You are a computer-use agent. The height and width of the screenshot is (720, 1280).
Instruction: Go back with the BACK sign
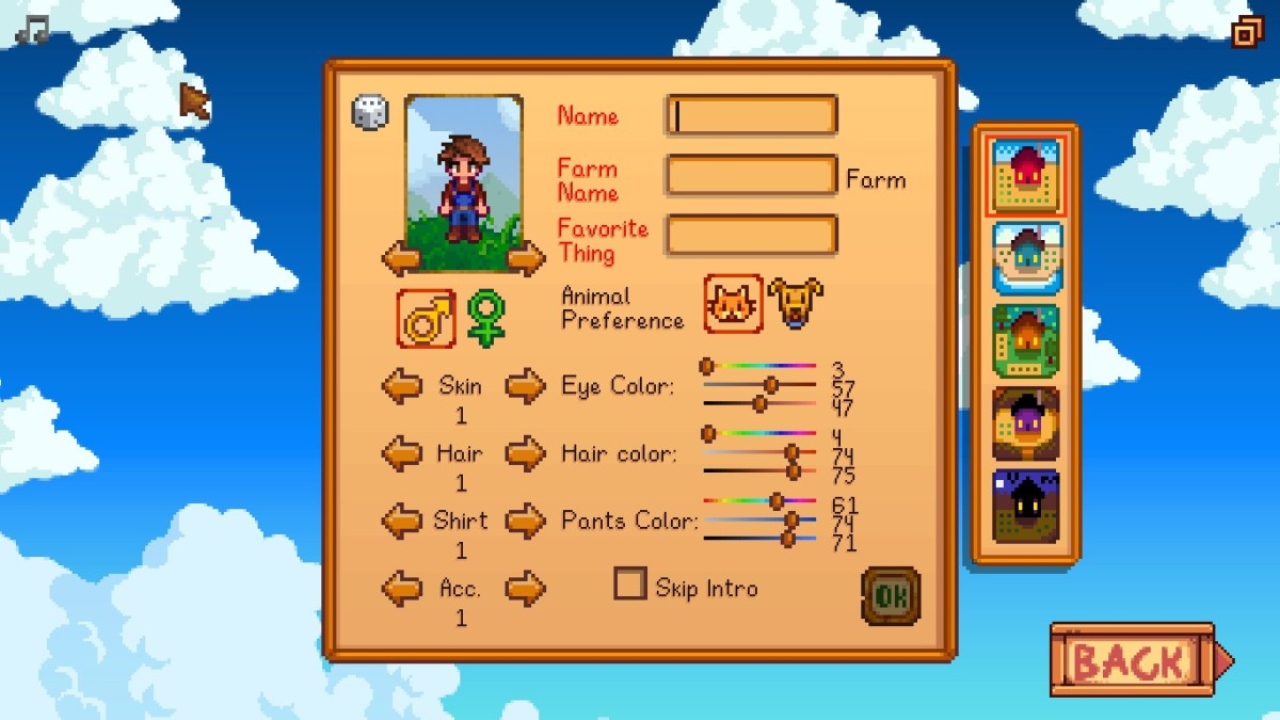coord(1135,660)
